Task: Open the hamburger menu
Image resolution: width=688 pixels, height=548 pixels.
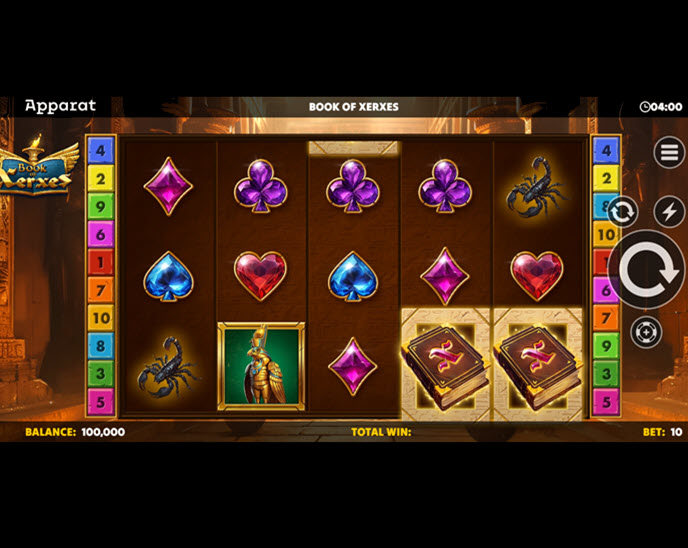Action: pos(669,152)
